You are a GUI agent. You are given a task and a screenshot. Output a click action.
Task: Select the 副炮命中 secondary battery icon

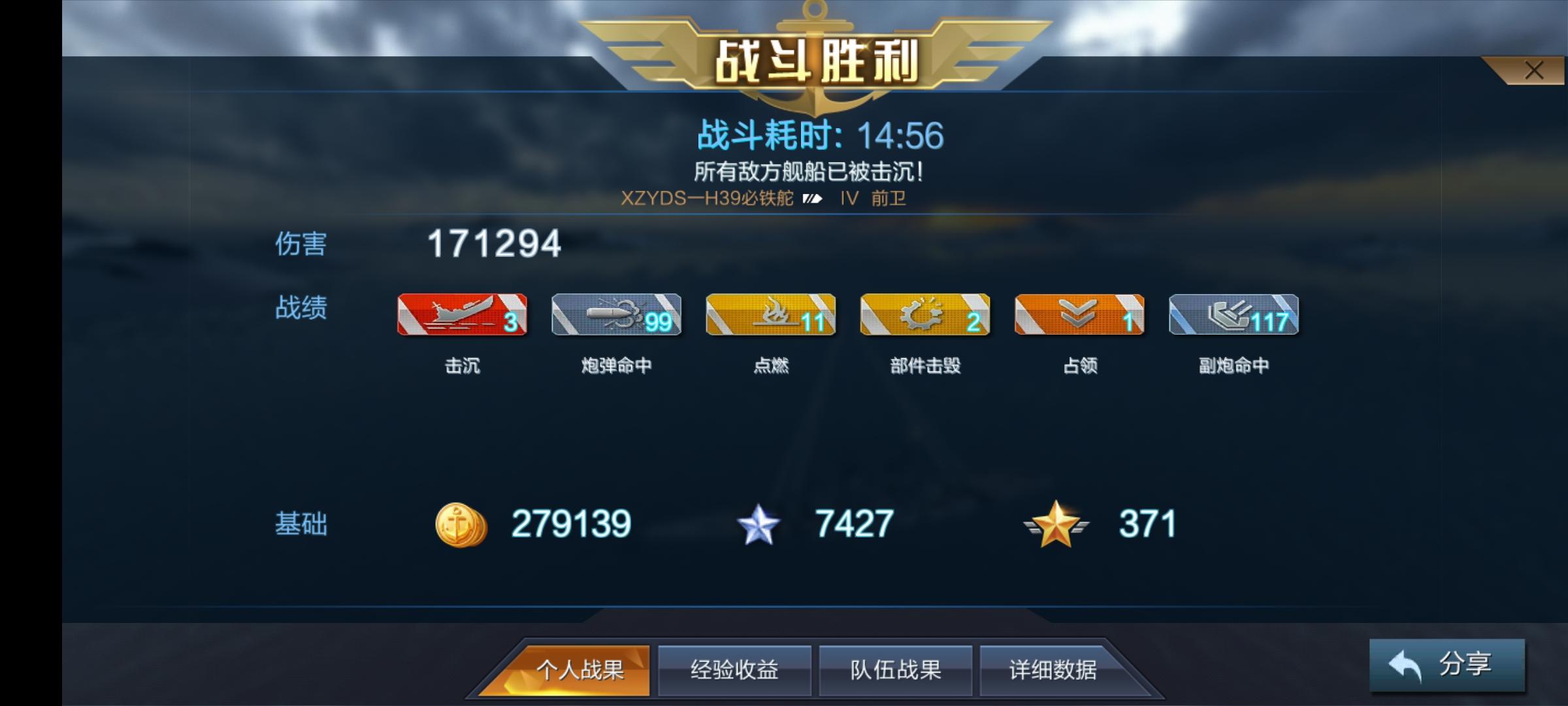pos(1233,316)
